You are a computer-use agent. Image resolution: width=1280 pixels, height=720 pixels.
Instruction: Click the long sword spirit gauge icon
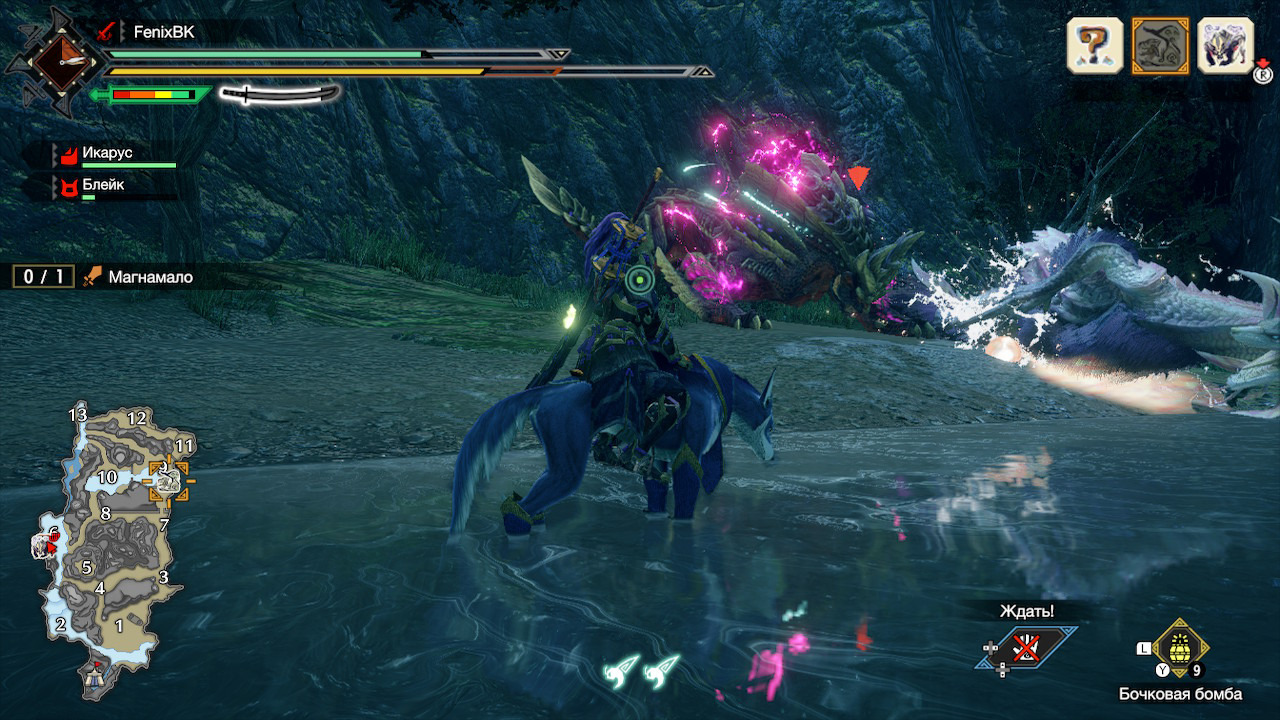tap(280, 95)
